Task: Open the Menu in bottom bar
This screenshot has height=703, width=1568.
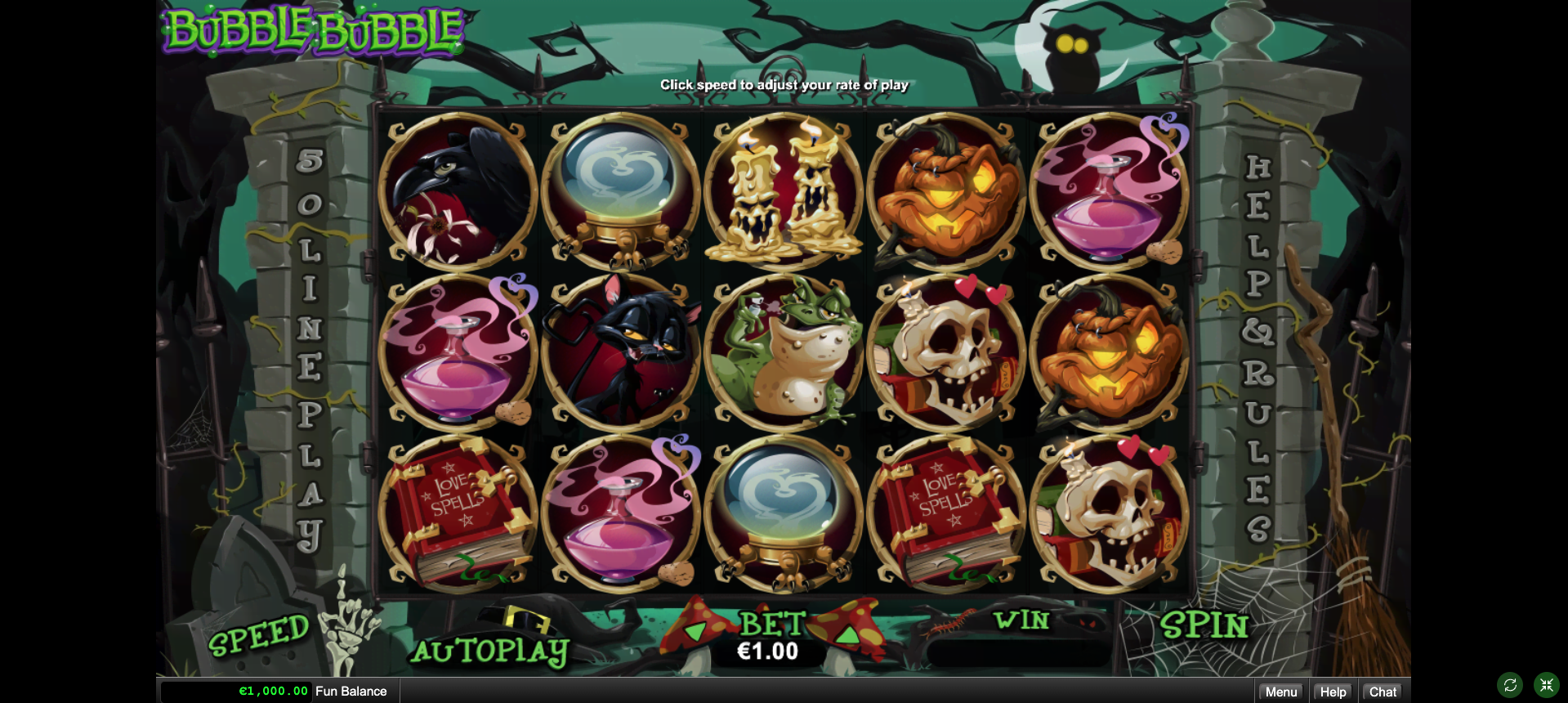Action: [1280, 692]
